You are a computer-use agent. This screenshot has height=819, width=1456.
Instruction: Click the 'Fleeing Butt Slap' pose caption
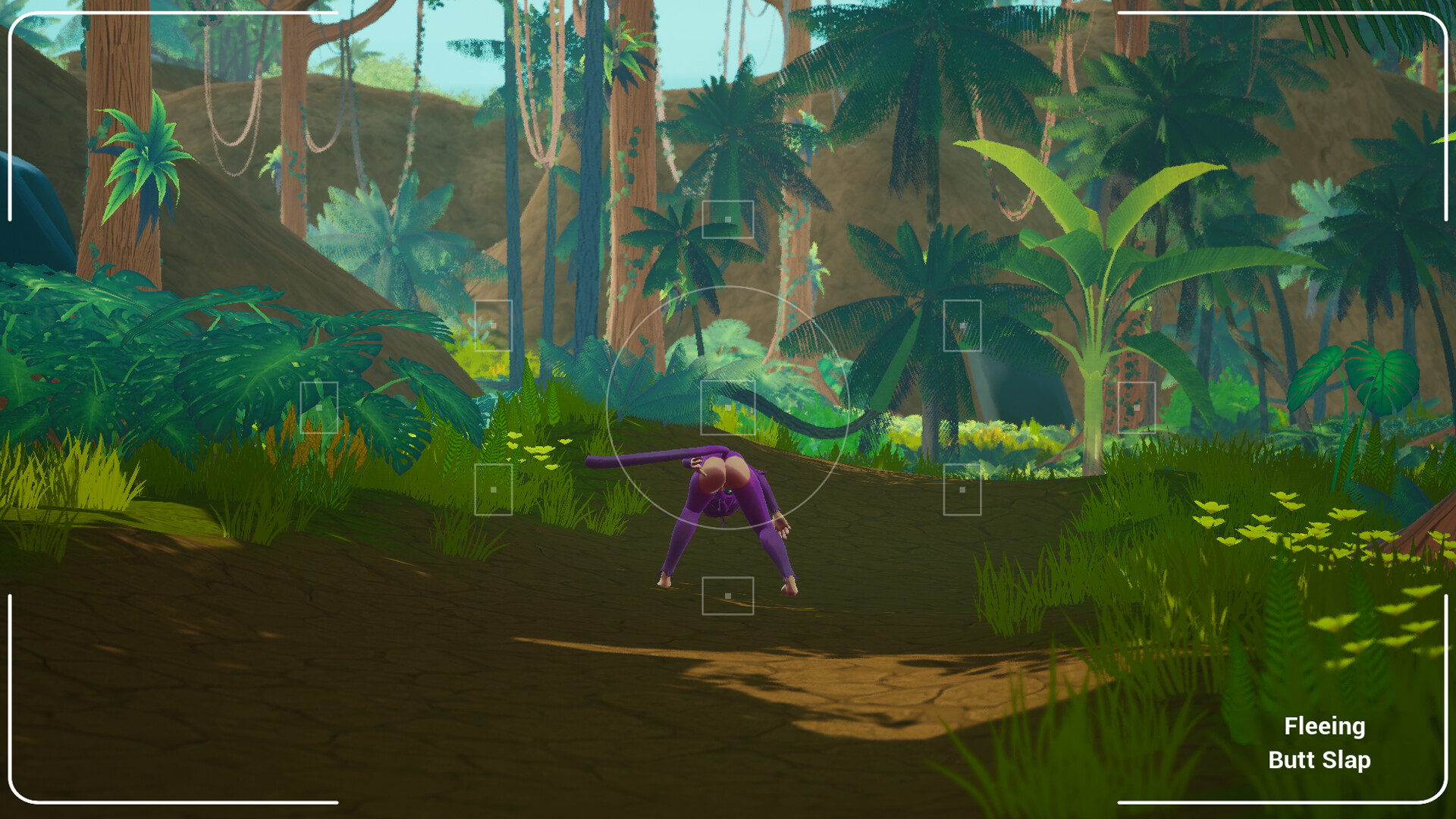pyautogui.click(x=1323, y=743)
